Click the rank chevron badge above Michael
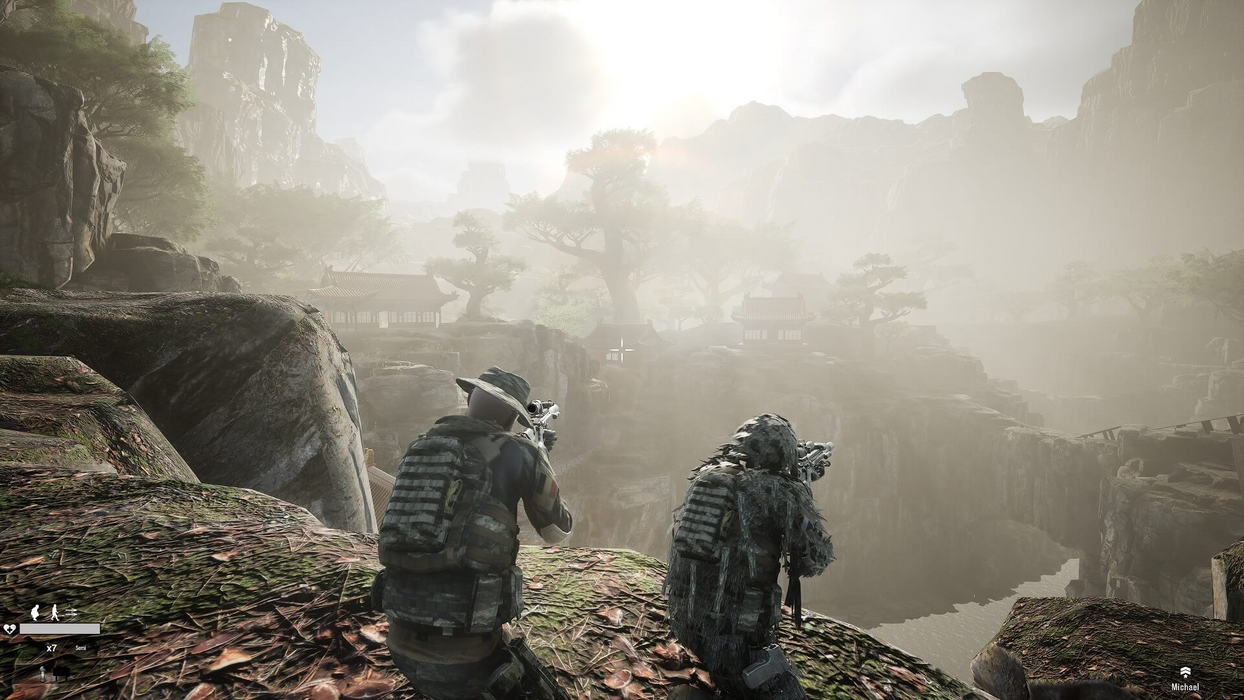 [1185, 672]
